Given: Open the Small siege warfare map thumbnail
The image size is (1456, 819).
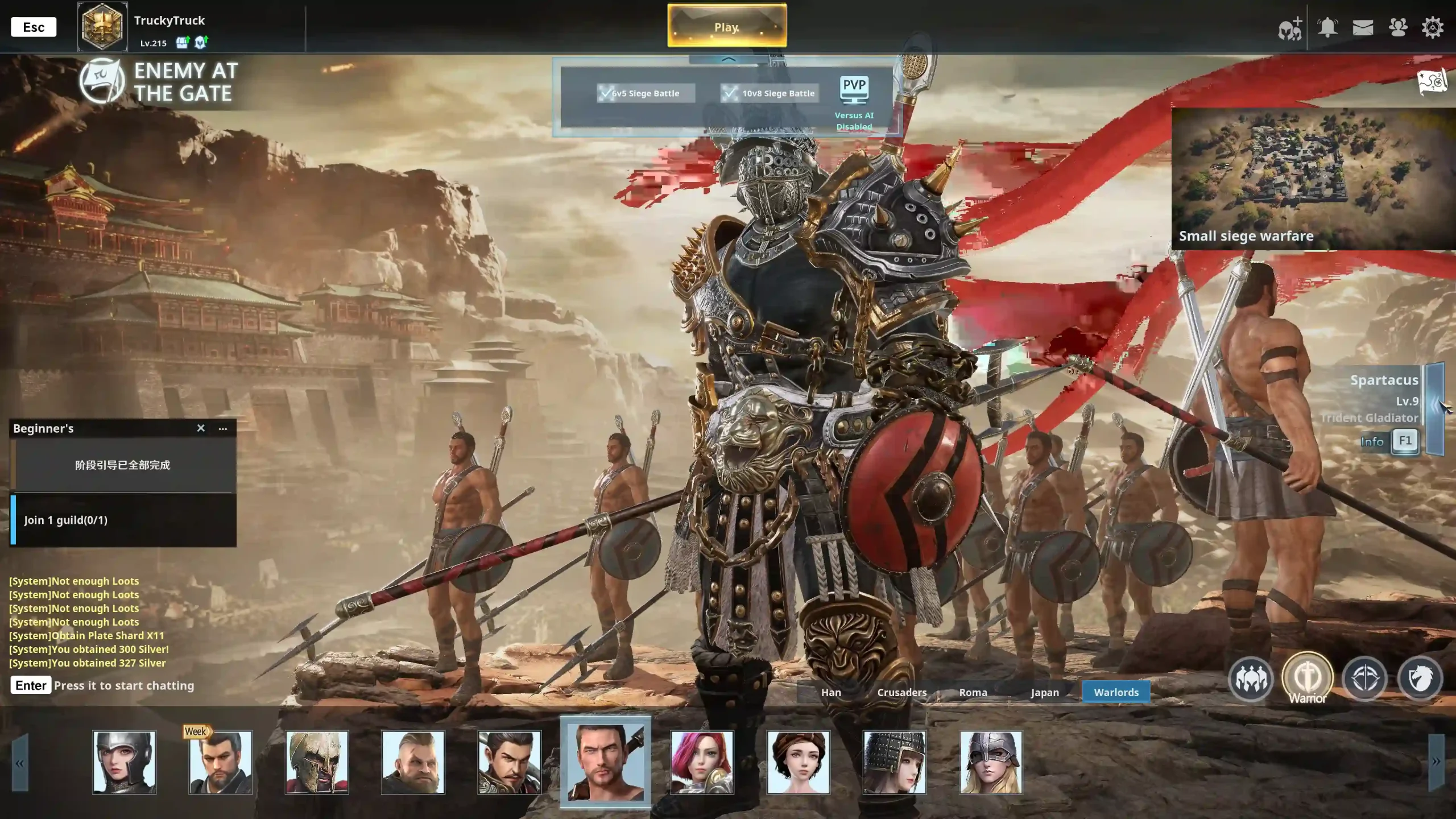Looking at the screenshot, I should 1313,179.
